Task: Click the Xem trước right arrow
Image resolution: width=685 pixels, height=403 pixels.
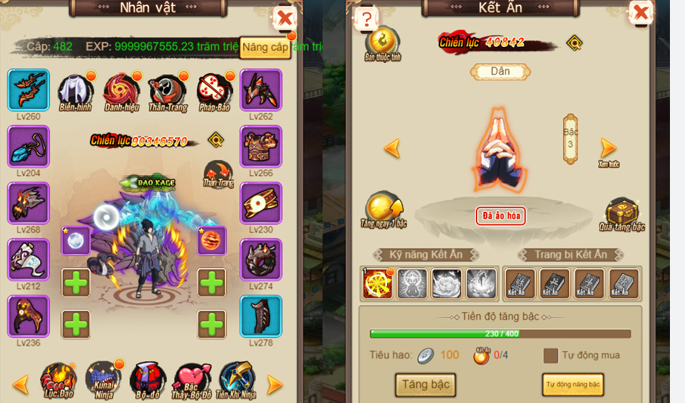Action: 607,150
